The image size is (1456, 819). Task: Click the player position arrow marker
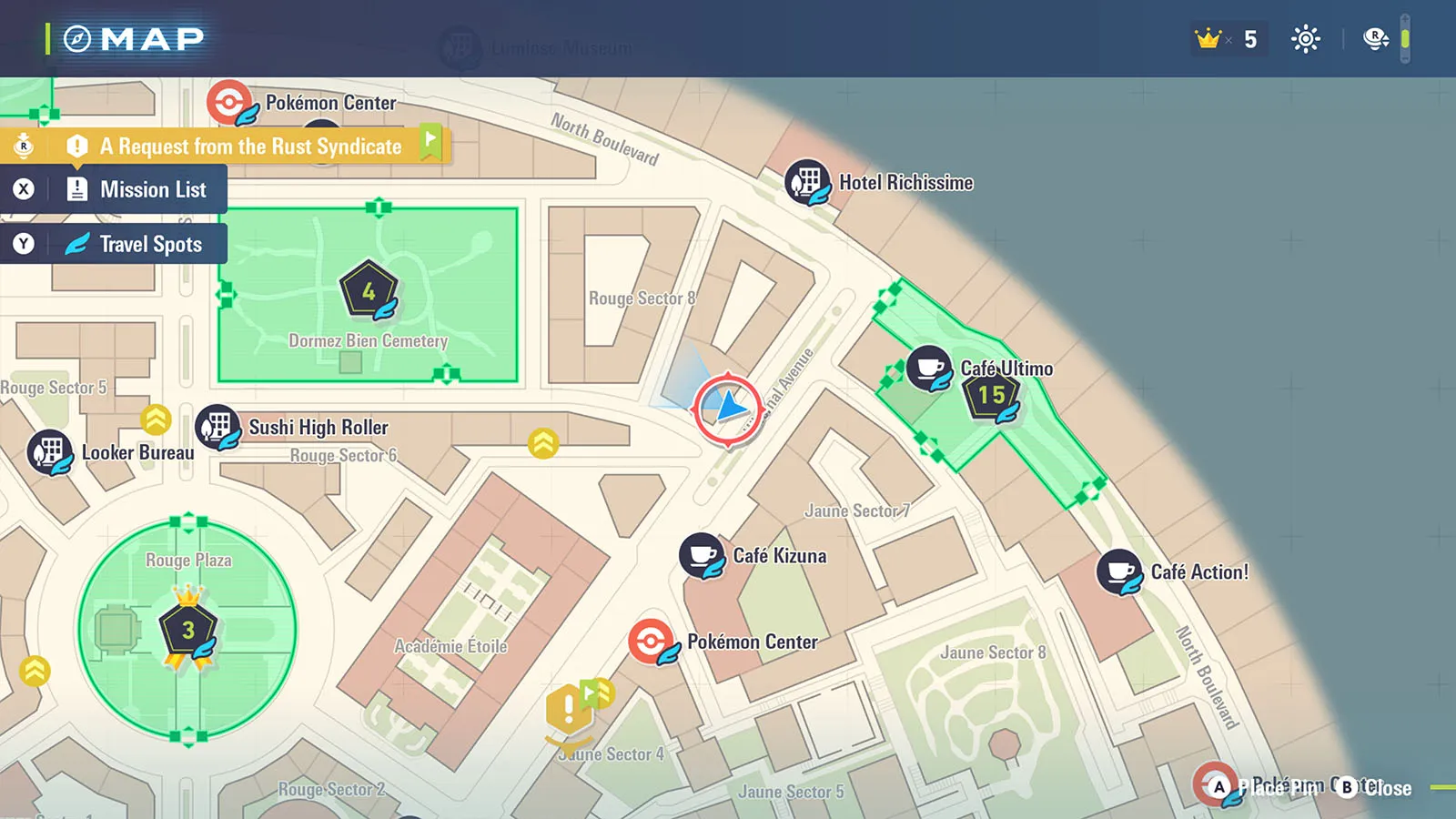point(728,409)
